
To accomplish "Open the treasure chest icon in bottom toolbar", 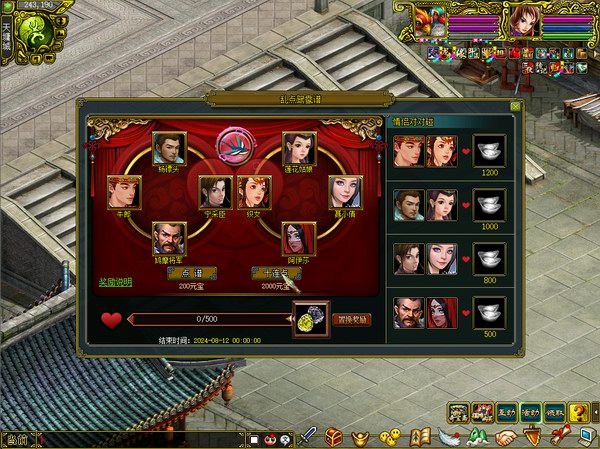I will click(x=335, y=437).
